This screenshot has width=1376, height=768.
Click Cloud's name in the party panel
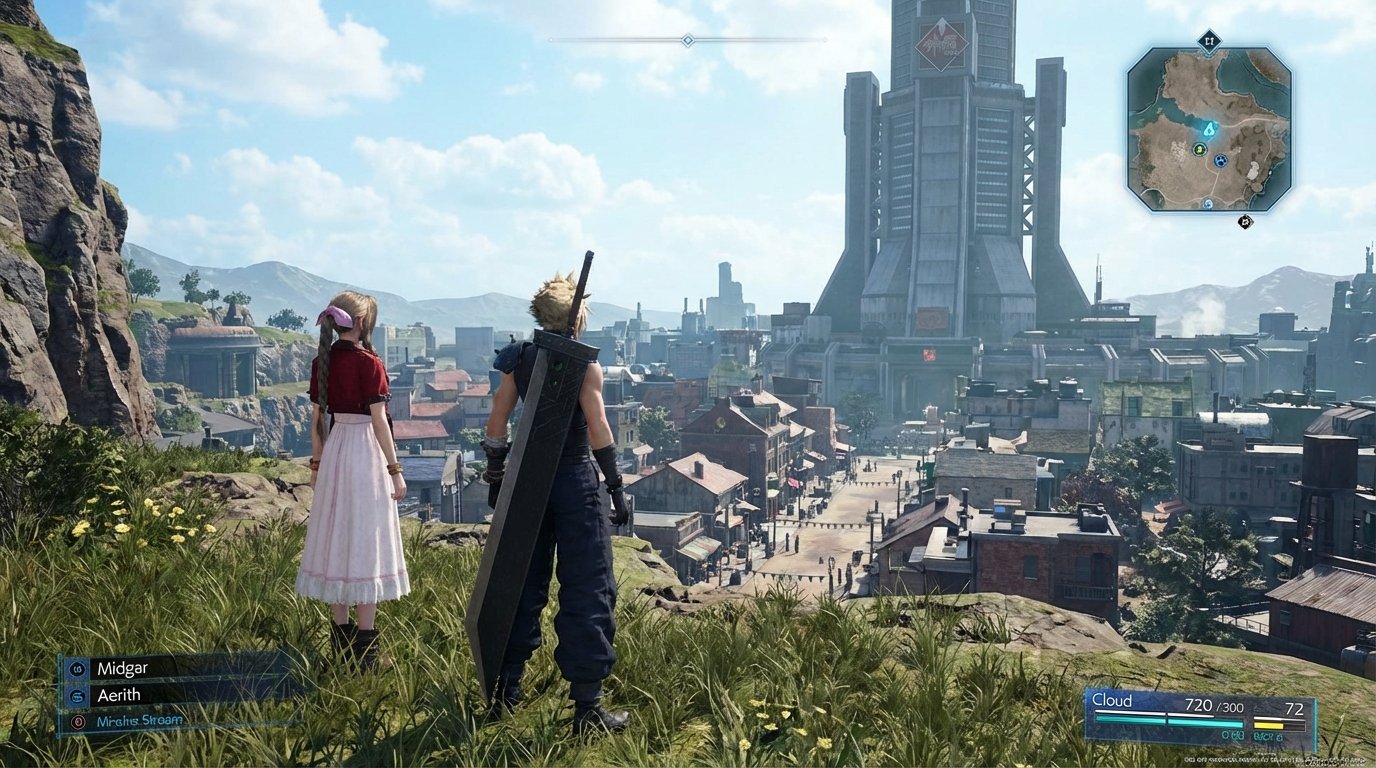click(x=1112, y=700)
